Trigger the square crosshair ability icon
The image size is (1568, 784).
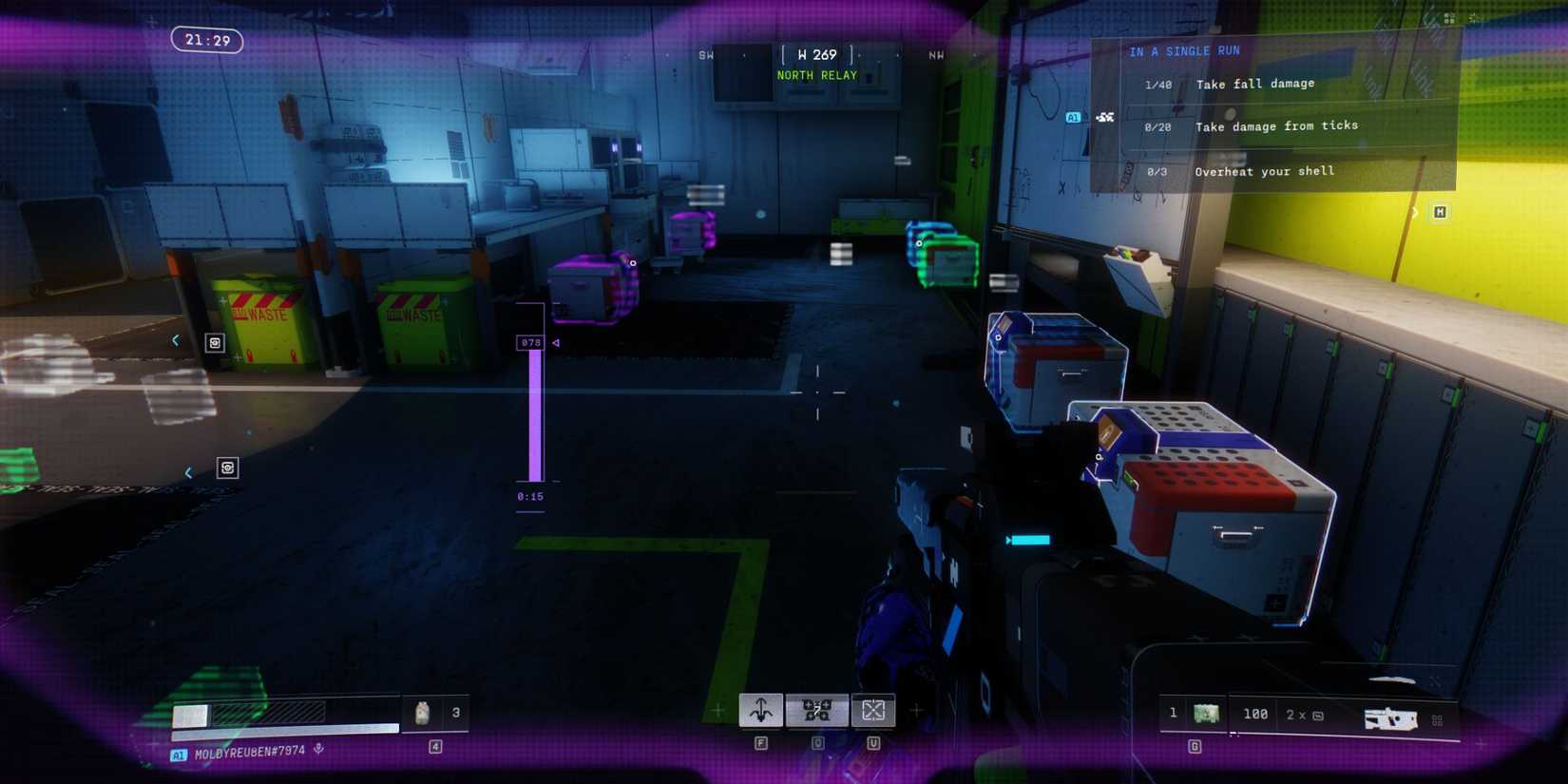[x=873, y=710]
